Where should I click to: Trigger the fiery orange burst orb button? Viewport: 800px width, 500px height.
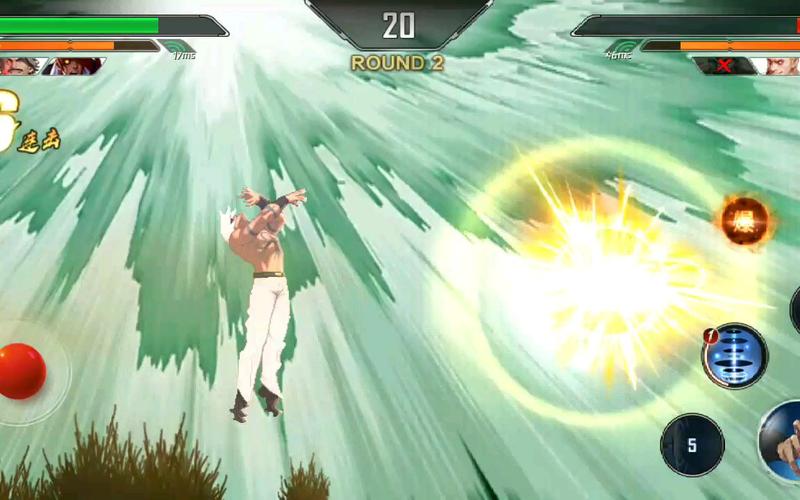coord(745,219)
